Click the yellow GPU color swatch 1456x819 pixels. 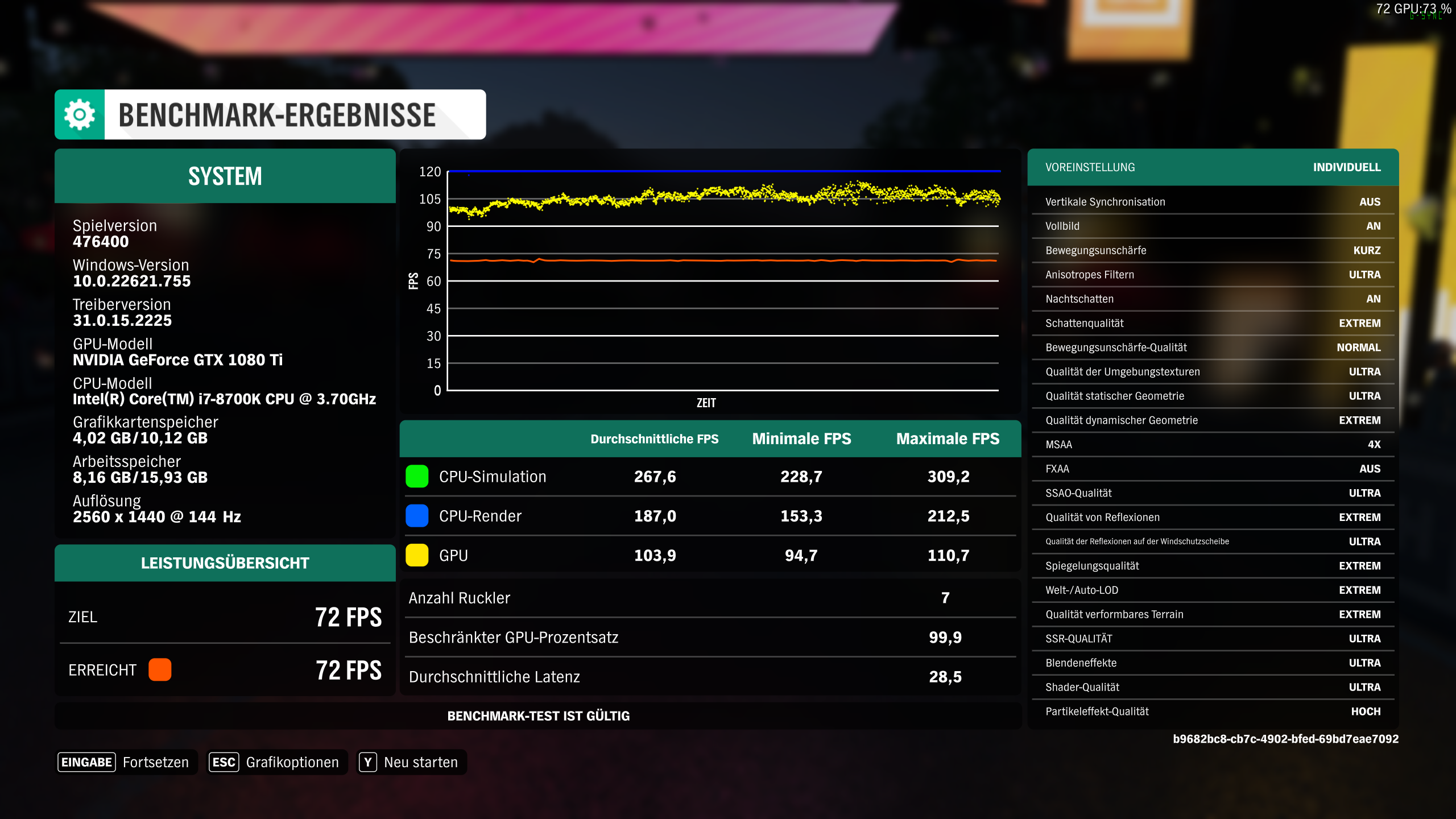coord(416,555)
